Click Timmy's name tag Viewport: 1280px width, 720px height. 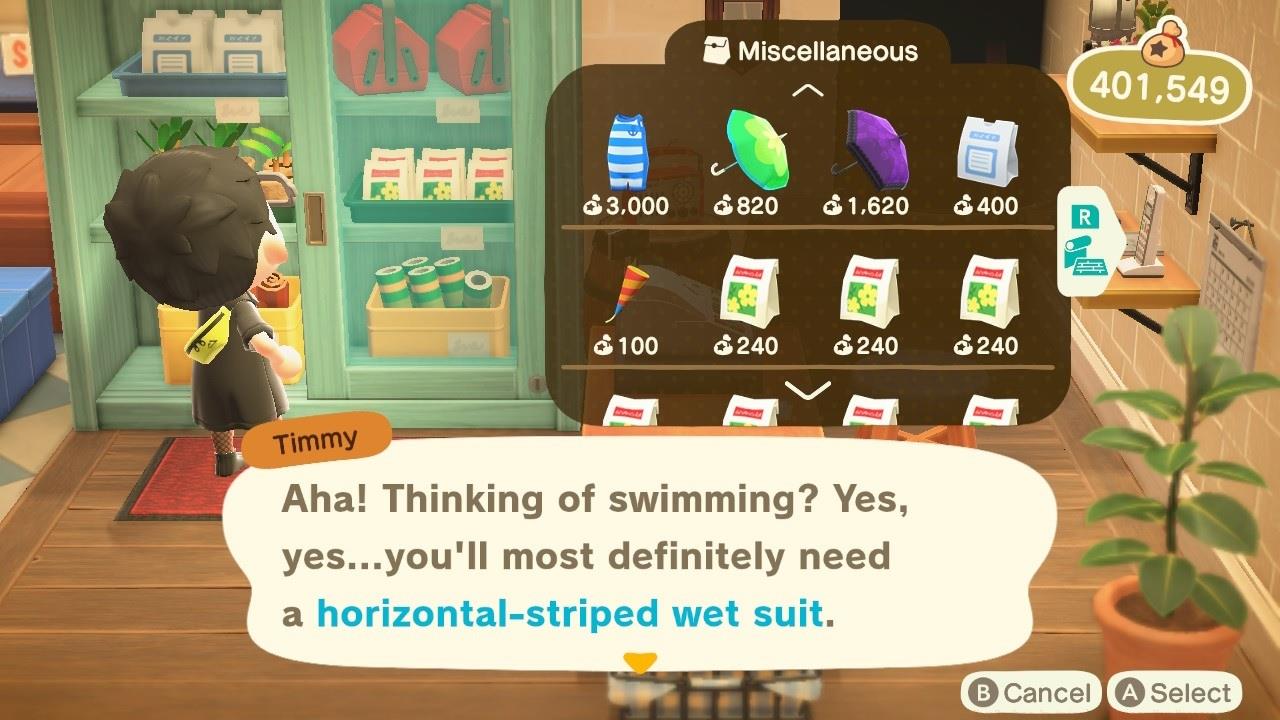click(320, 437)
